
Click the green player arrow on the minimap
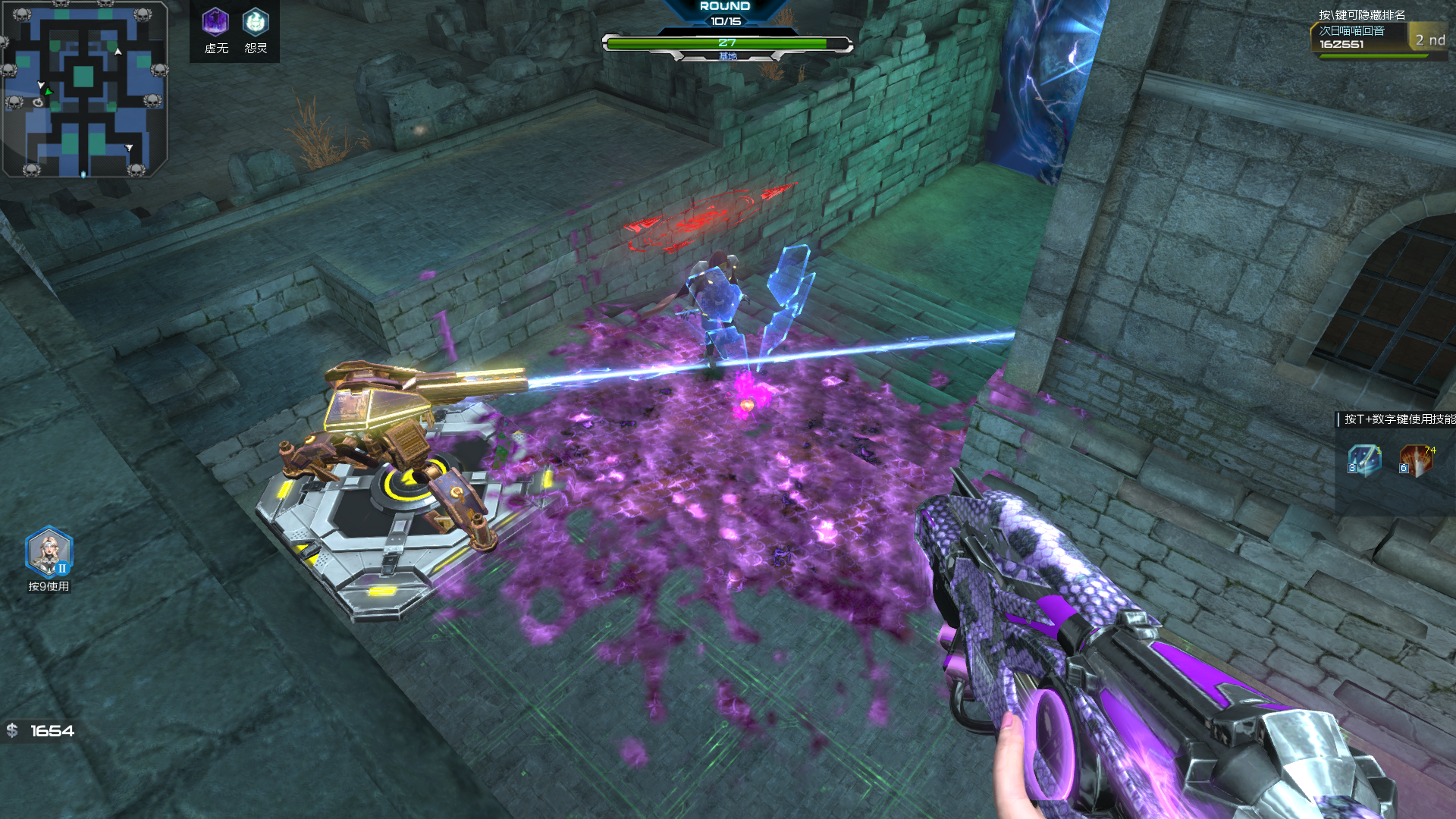coord(48,92)
